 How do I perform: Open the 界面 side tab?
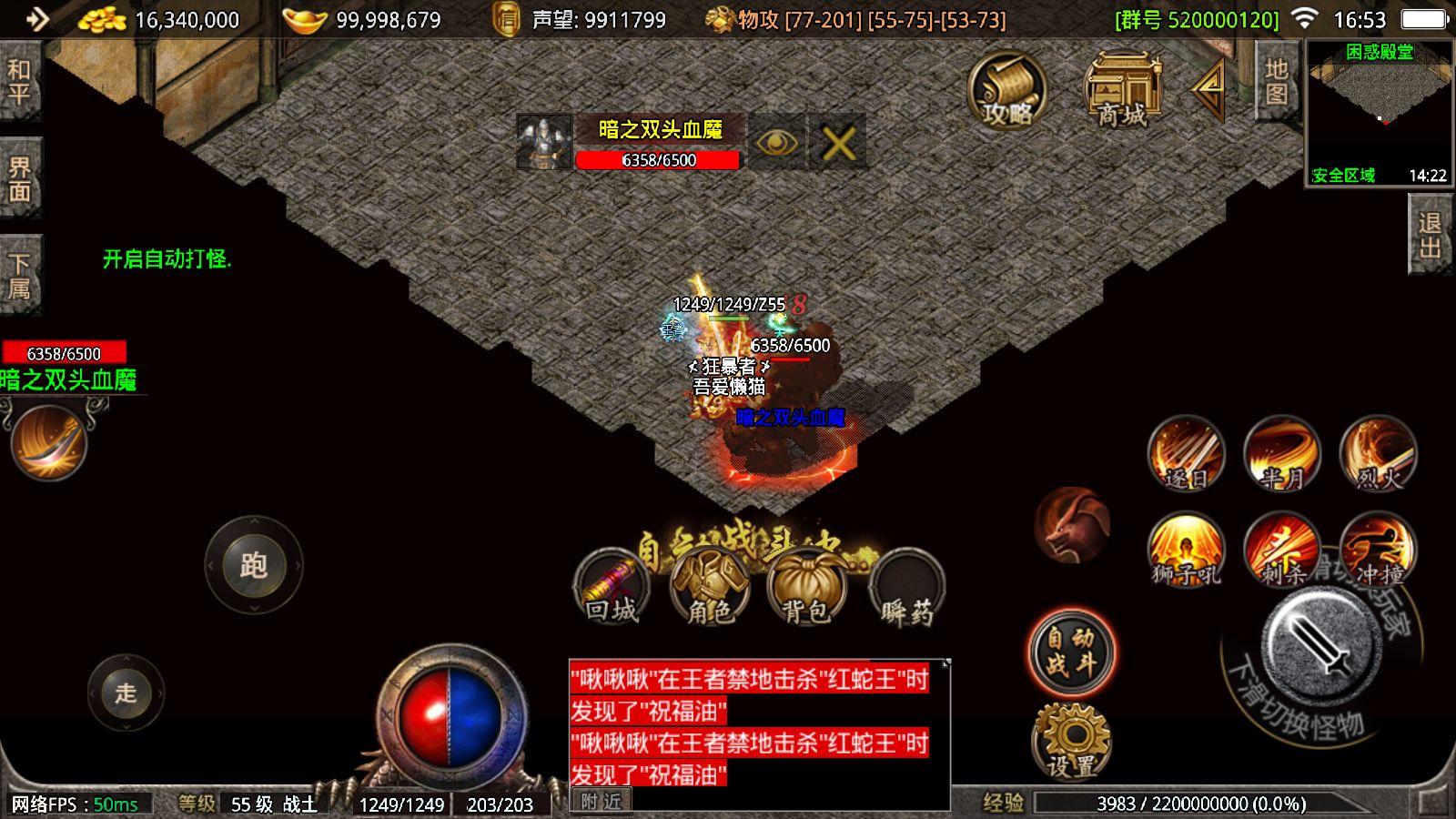click(x=19, y=179)
